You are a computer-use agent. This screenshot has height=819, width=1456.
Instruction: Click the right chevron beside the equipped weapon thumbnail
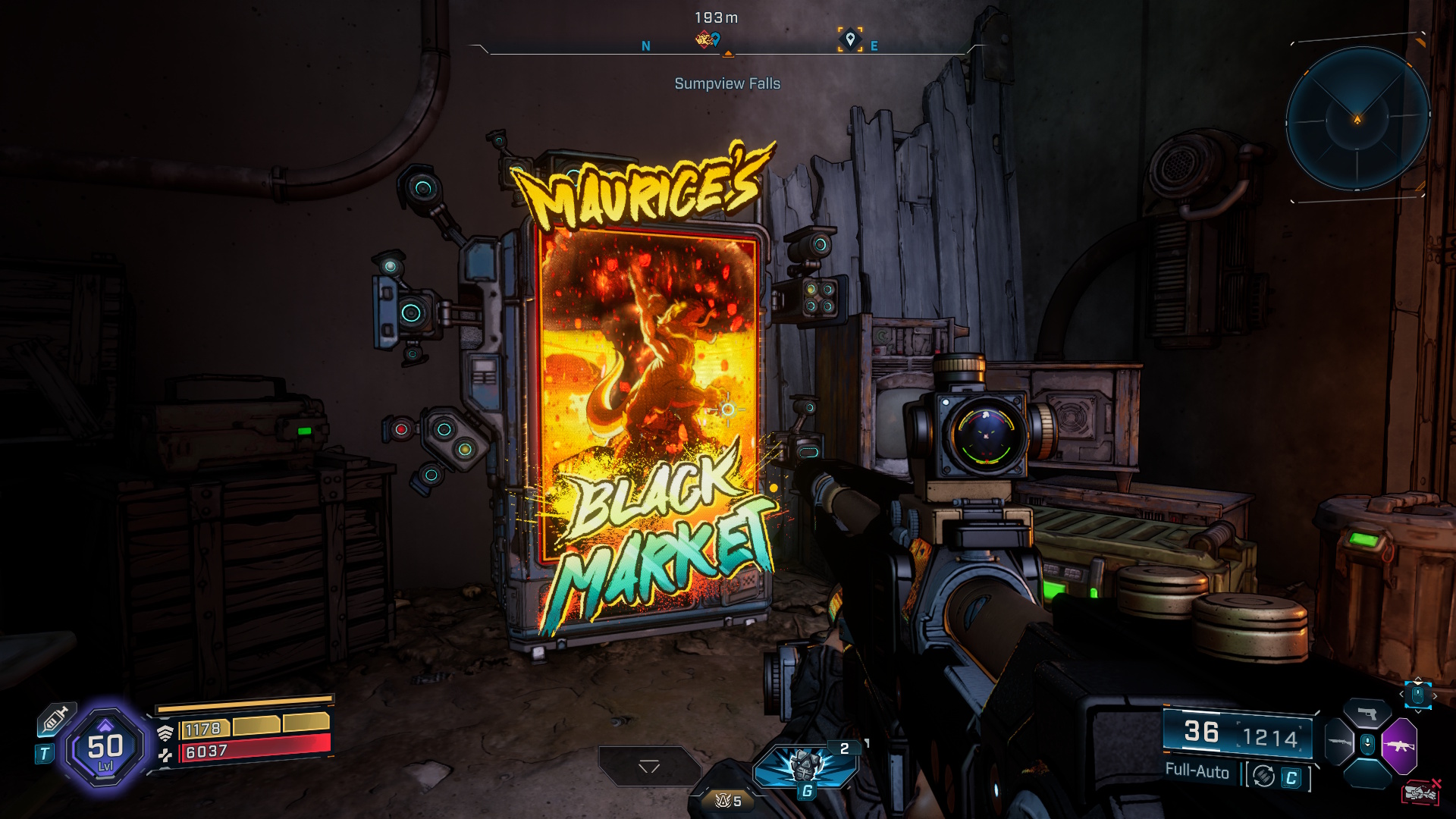(x=1436, y=695)
